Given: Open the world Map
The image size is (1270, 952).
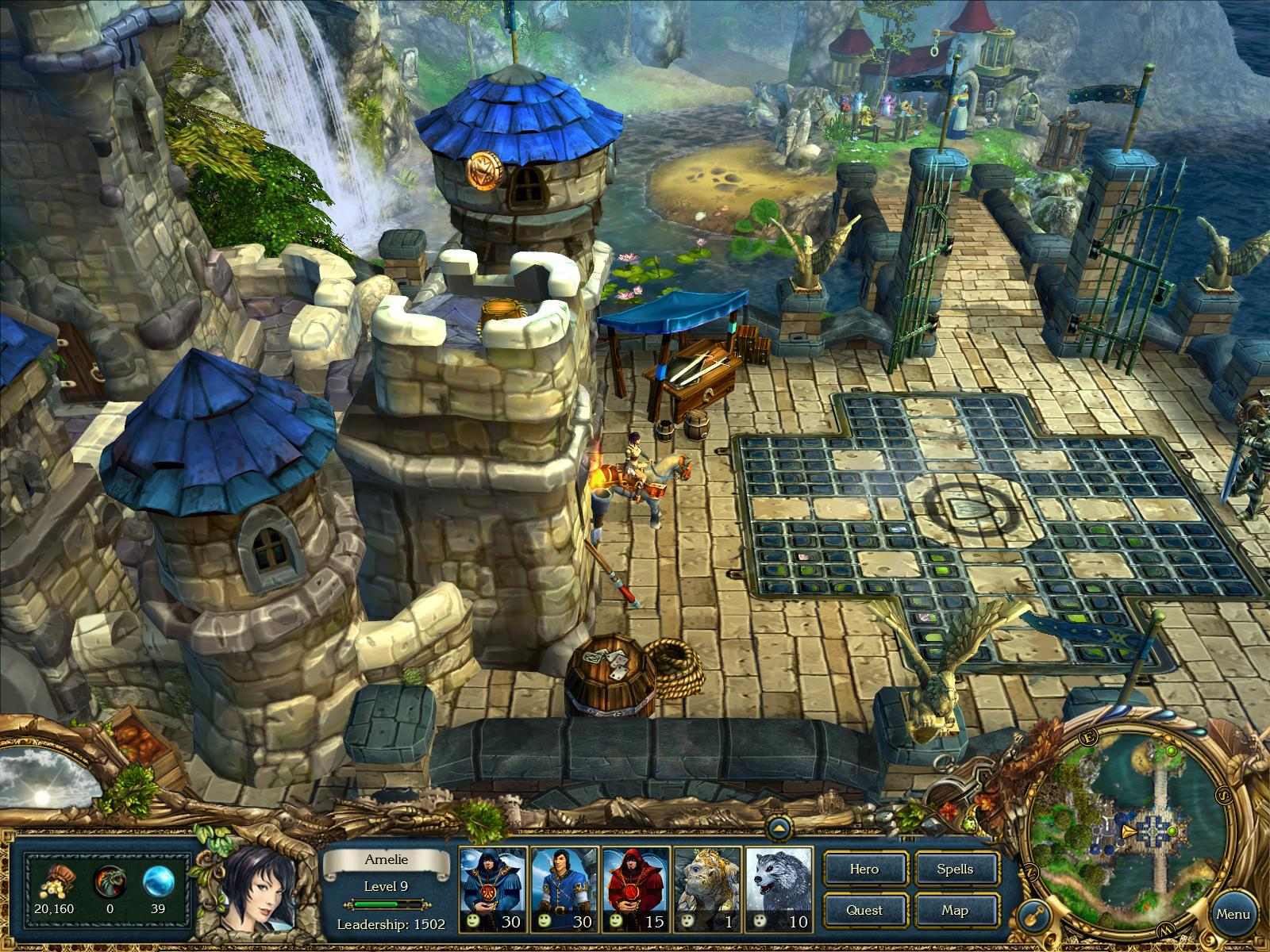Looking at the screenshot, I should tap(957, 911).
